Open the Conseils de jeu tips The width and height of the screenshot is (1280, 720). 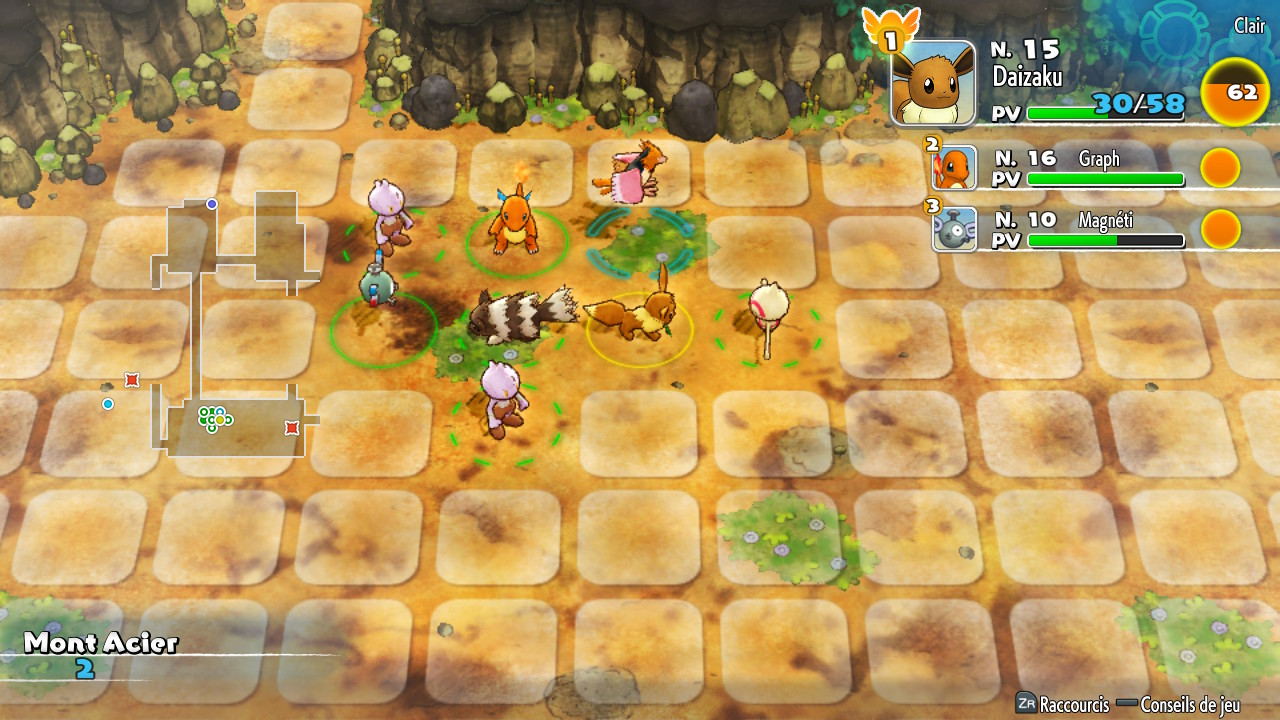tap(1178, 704)
